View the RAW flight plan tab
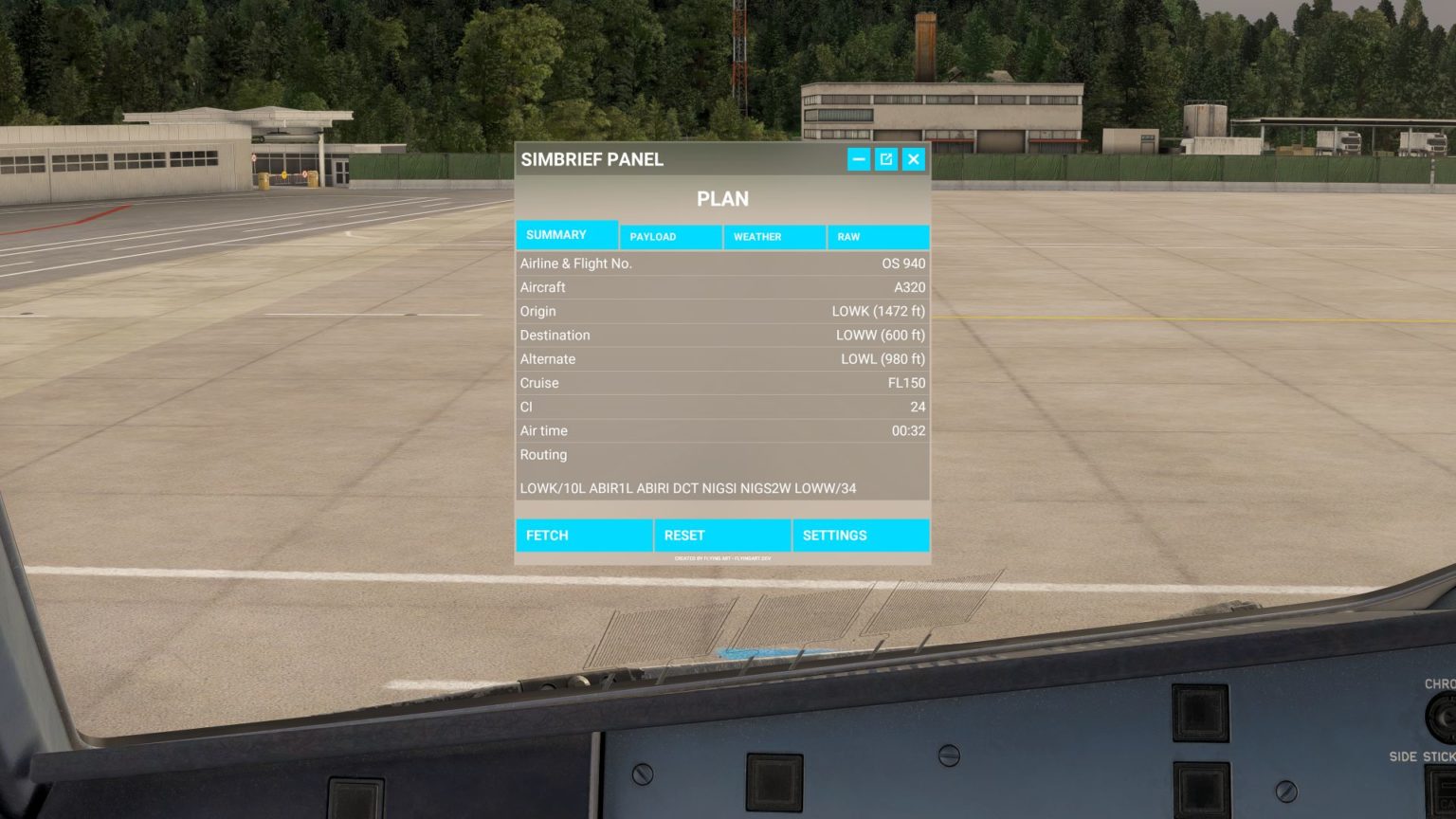Viewport: 1456px width, 819px height. [x=878, y=236]
